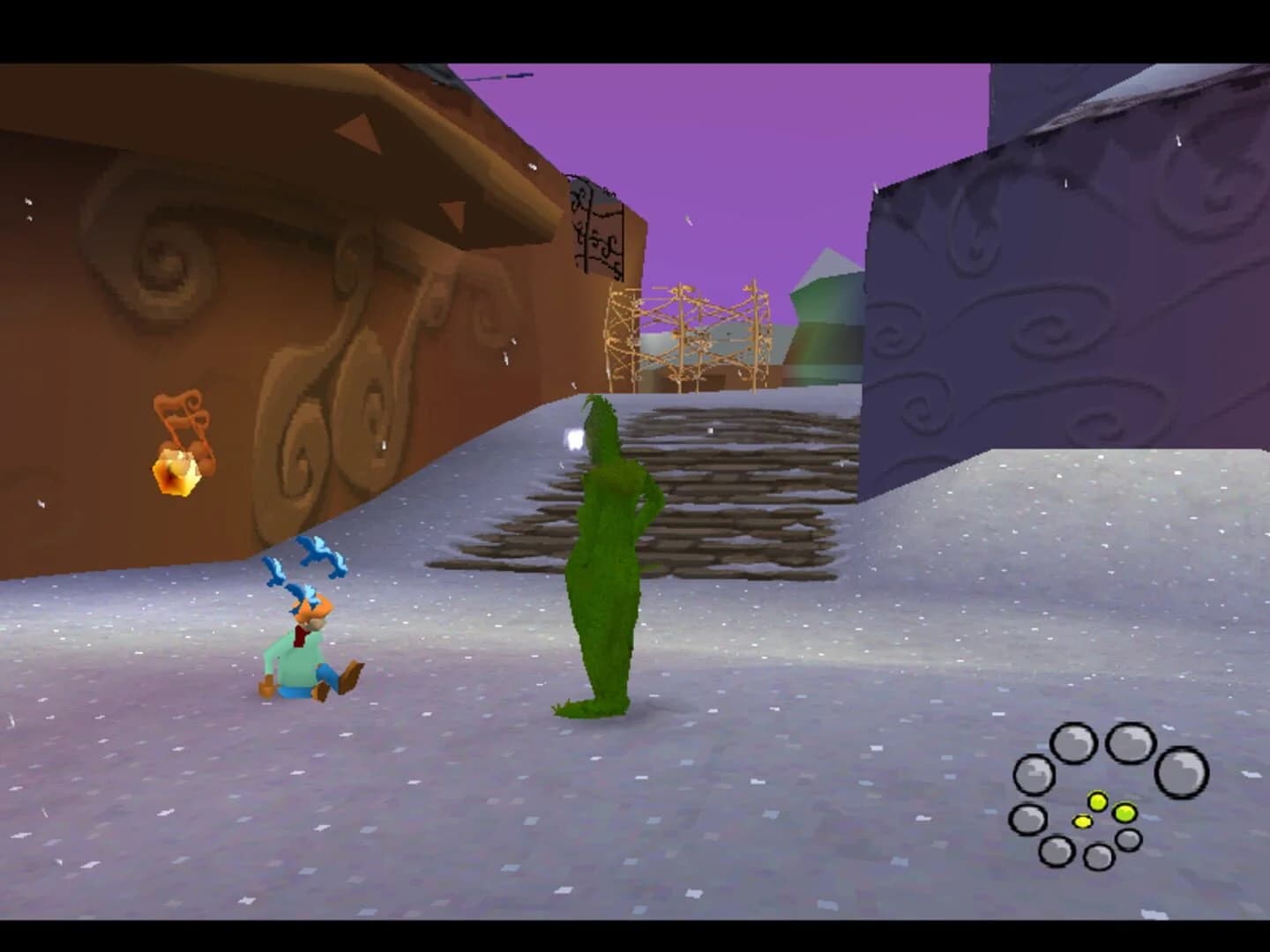
Task: Select the brightest green egg icon in the ammo display
Action: pos(1124,813)
